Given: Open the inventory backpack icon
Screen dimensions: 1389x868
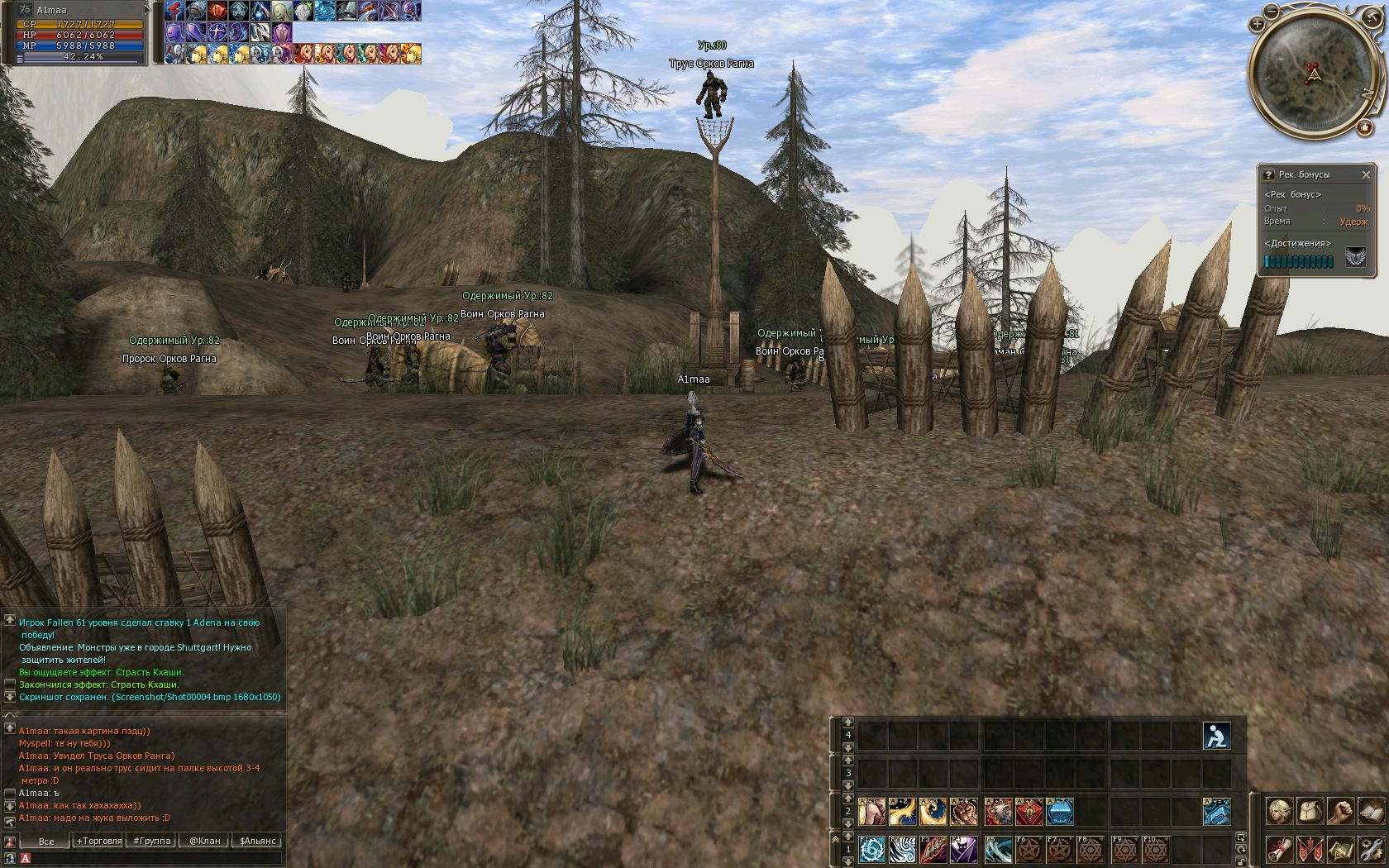Looking at the screenshot, I should [1310, 811].
